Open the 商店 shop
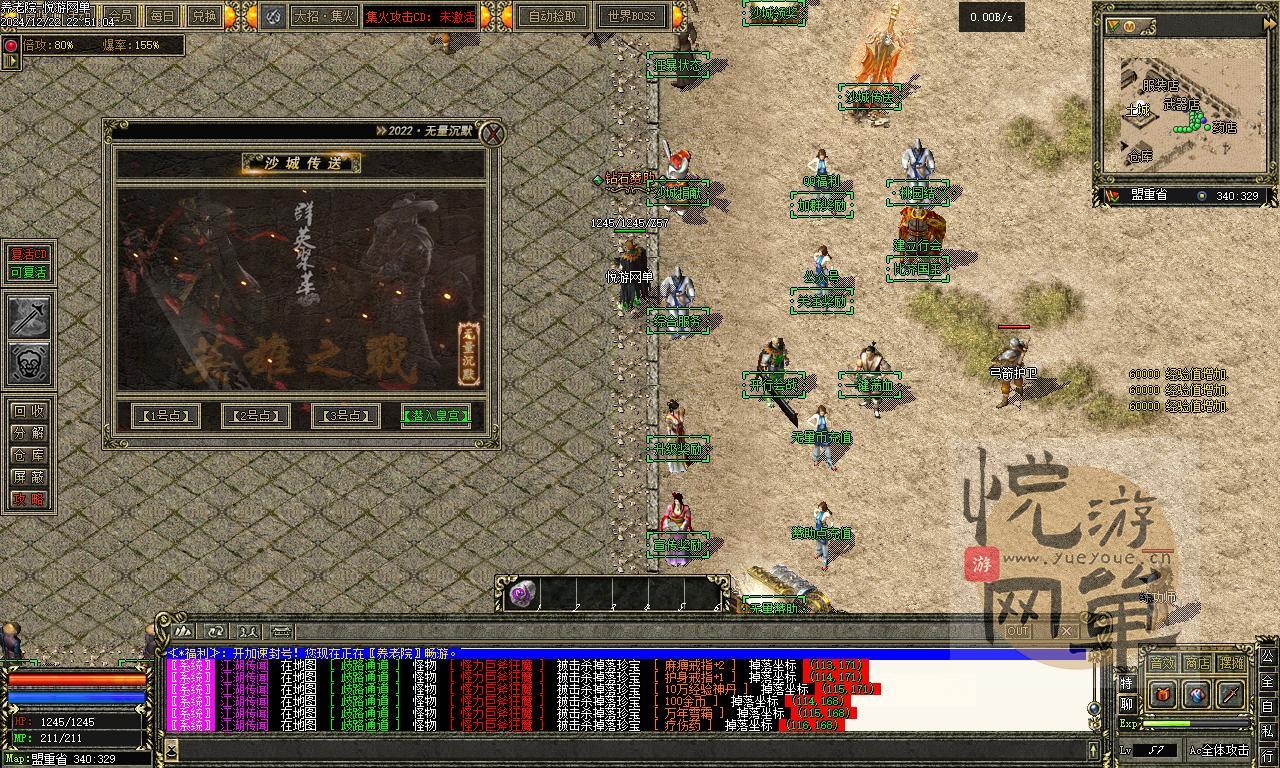Image resolution: width=1280 pixels, height=768 pixels. click(x=1197, y=663)
